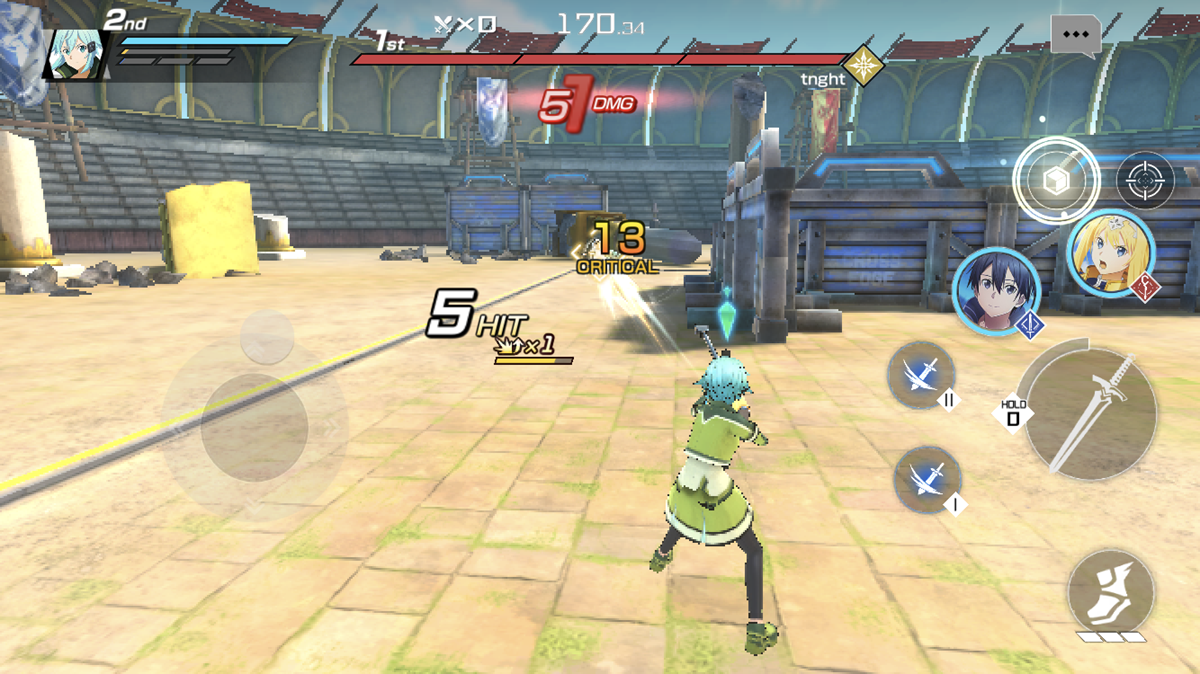This screenshot has height=674, width=1200.
Task: Toggle the target lock-on crosshair
Action: click(x=1145, y=181)
